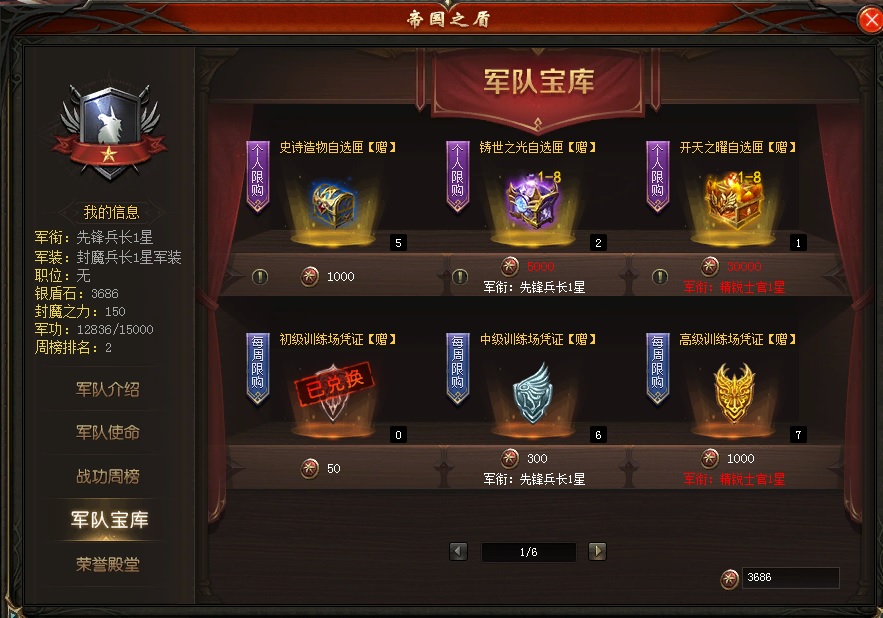Click the info icon under 史诗造物自选匣

point(260,276)
